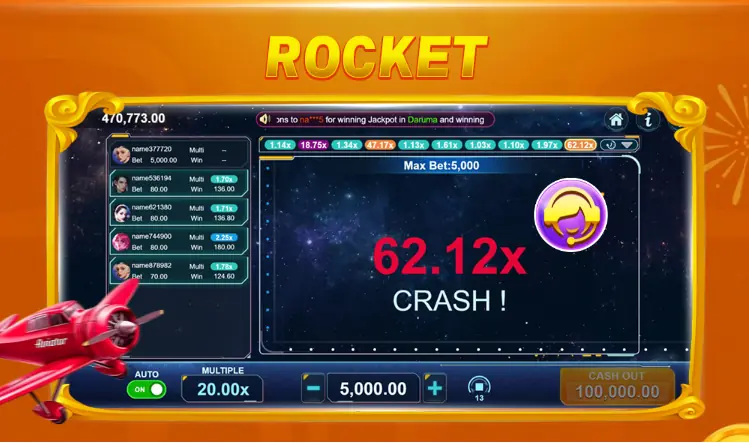This screenshot has width=749, height=443.
Task: Select player name878982 row
Action: [176, 270]
